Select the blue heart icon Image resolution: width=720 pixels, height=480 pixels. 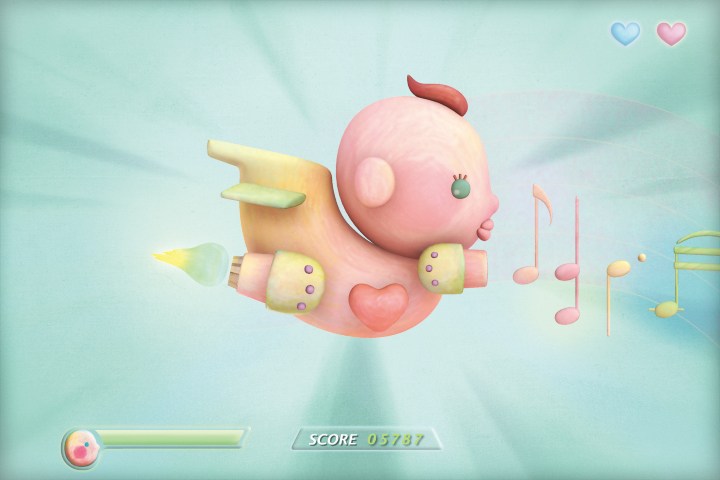click(625, 34)
